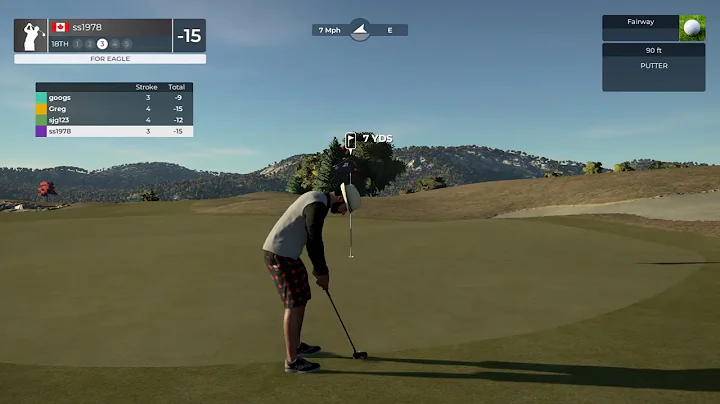The height and width of the screenshot is (404, 720).
Task: Click the golfer silhouette player icon
Action: tap(30, 35)
